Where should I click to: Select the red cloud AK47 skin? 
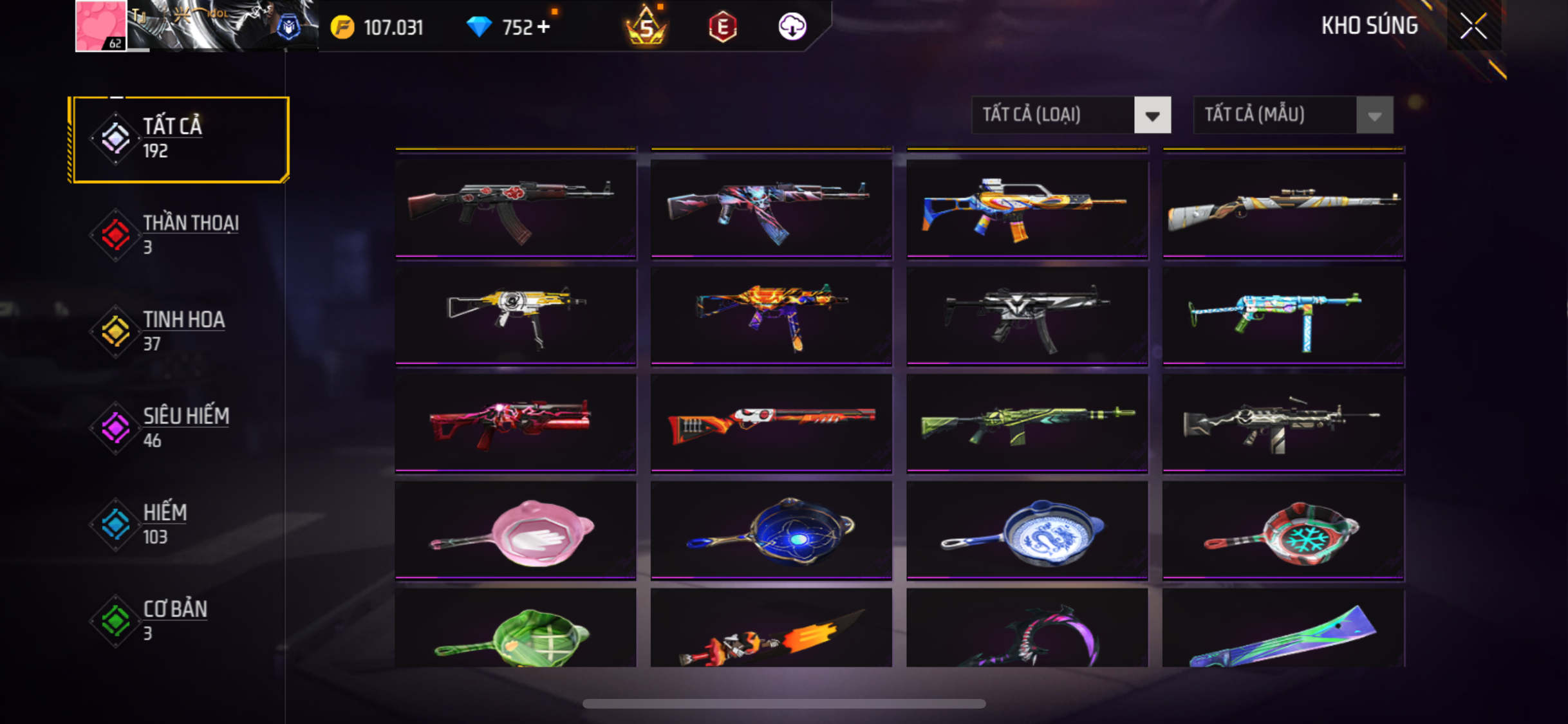click(516, 207)
